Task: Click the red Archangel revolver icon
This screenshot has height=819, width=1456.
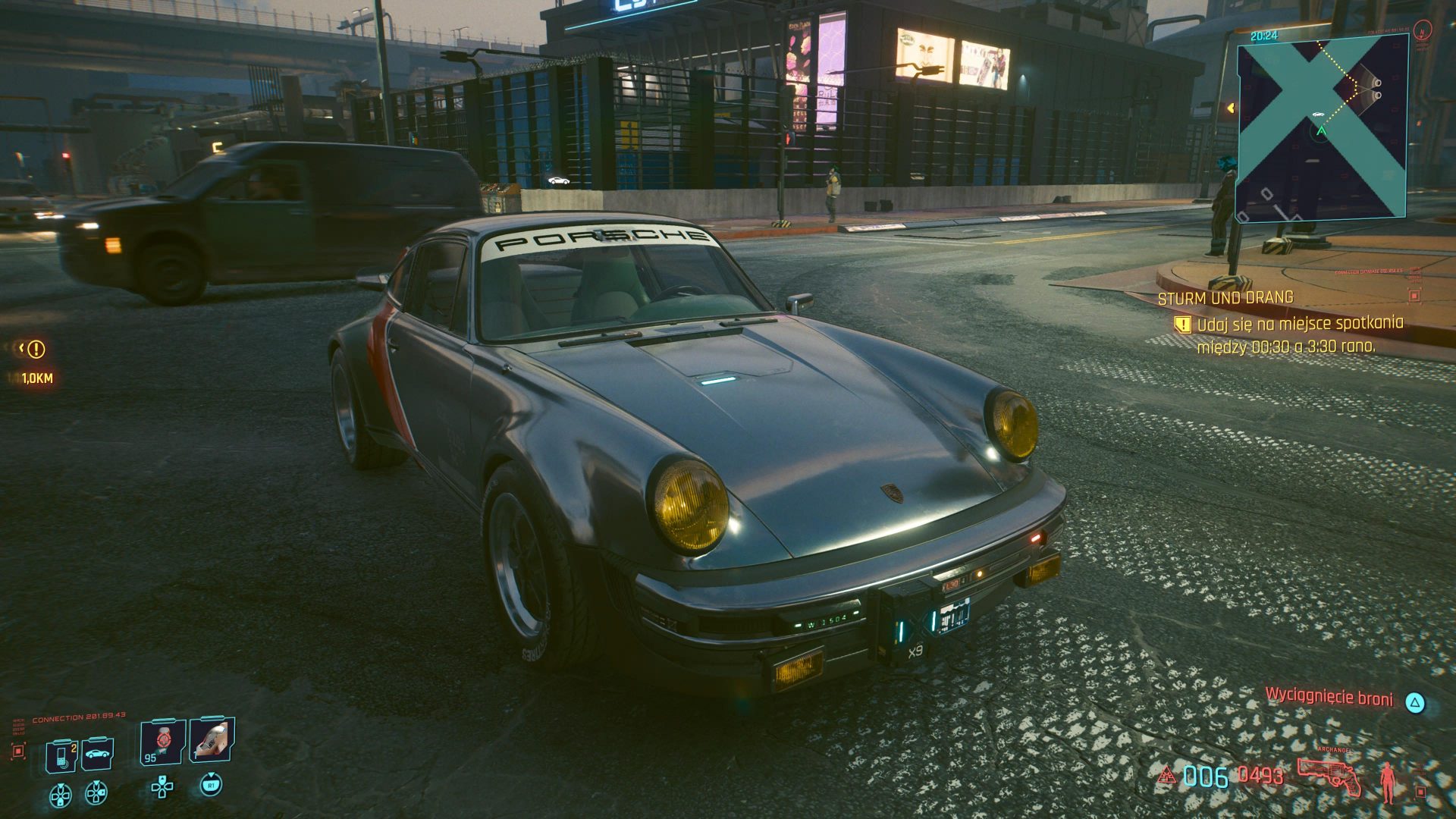Action: click(x=1329, y=776)
